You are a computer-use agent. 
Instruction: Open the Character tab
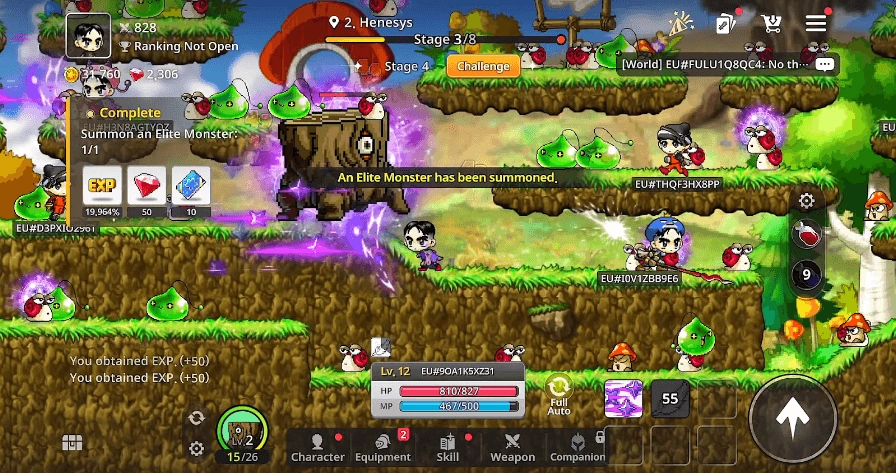point(317,447)
